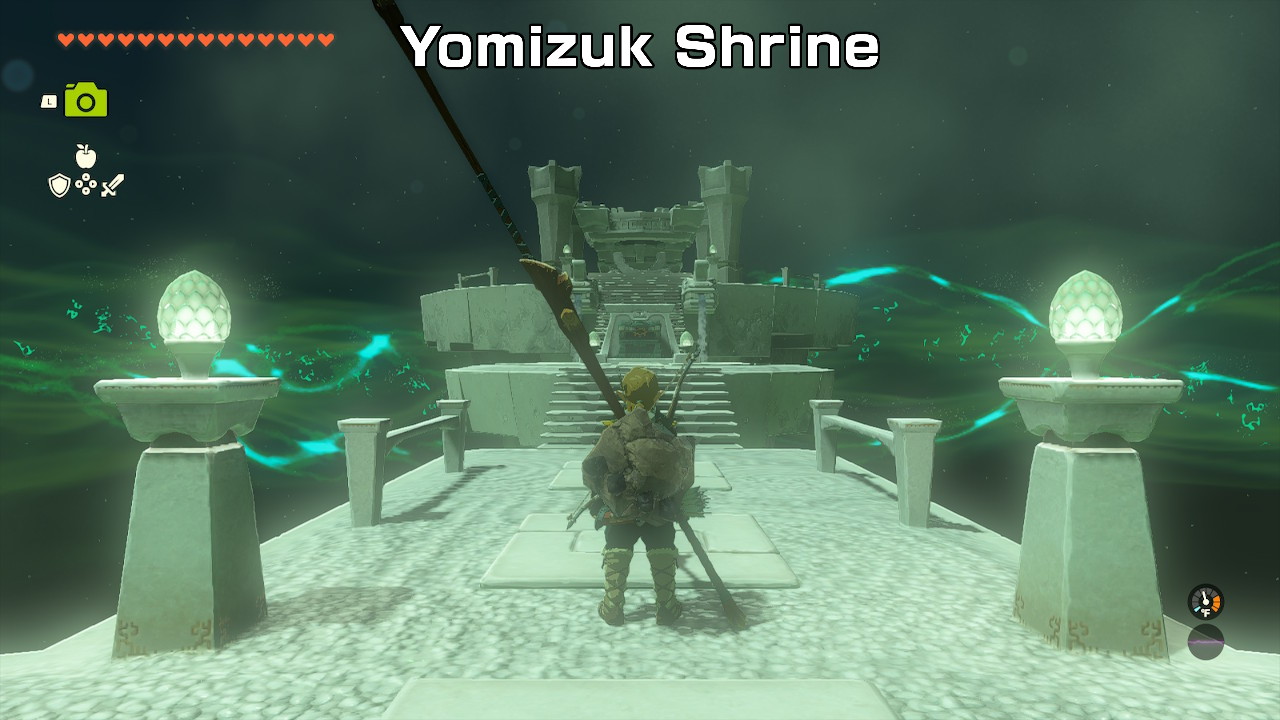Open the Fahrenheit temperature gauge
Viewport: 1280px width, 720px height.
pyautogui.click(x=1206, y=602)
